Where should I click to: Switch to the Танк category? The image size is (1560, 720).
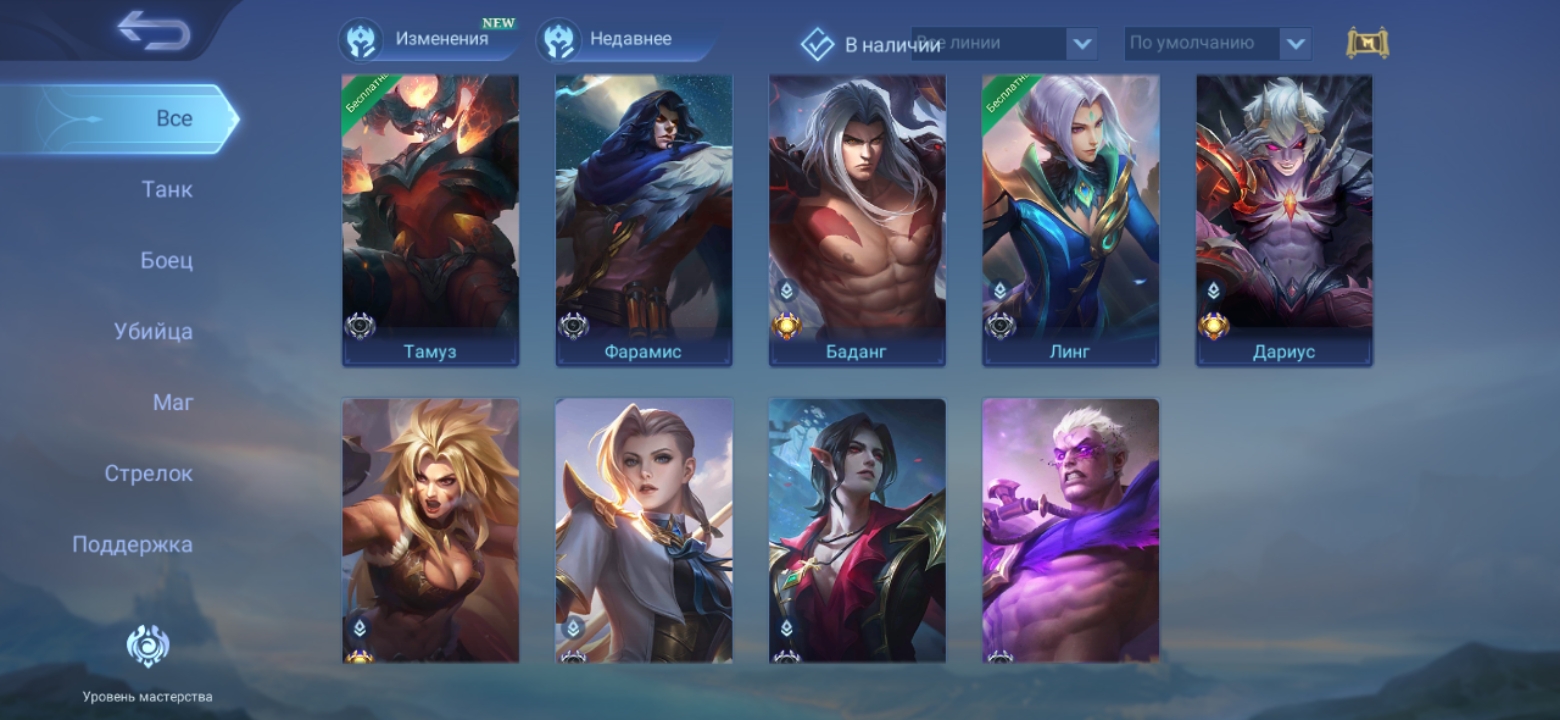click(167, 189)
